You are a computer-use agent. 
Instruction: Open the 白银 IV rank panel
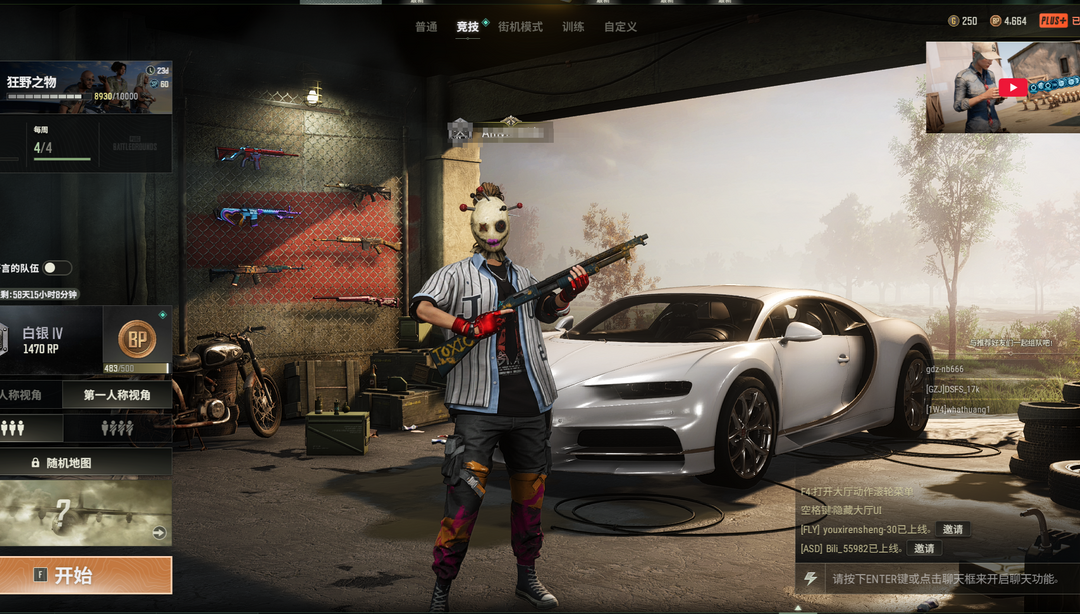(50, 340)
